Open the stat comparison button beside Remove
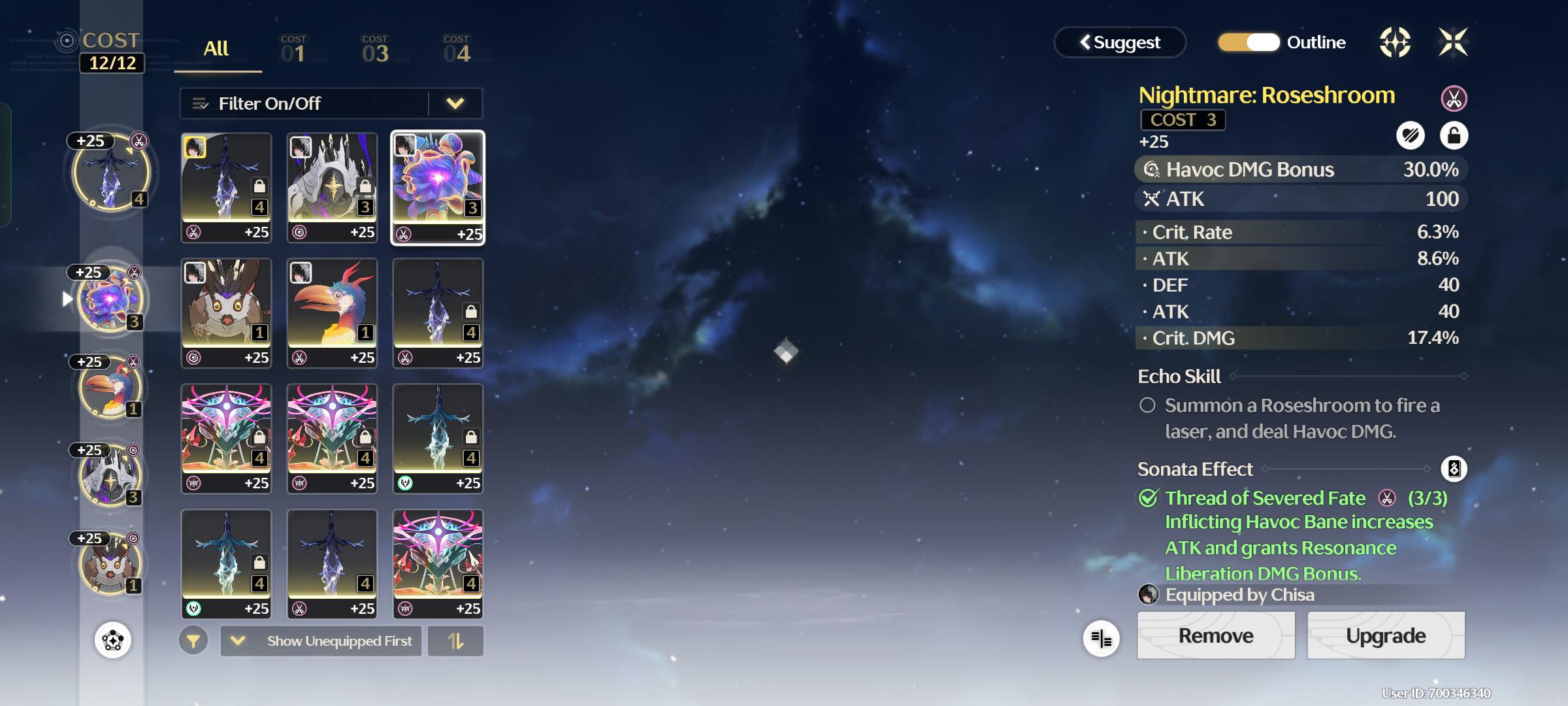 pos(1101,639)
